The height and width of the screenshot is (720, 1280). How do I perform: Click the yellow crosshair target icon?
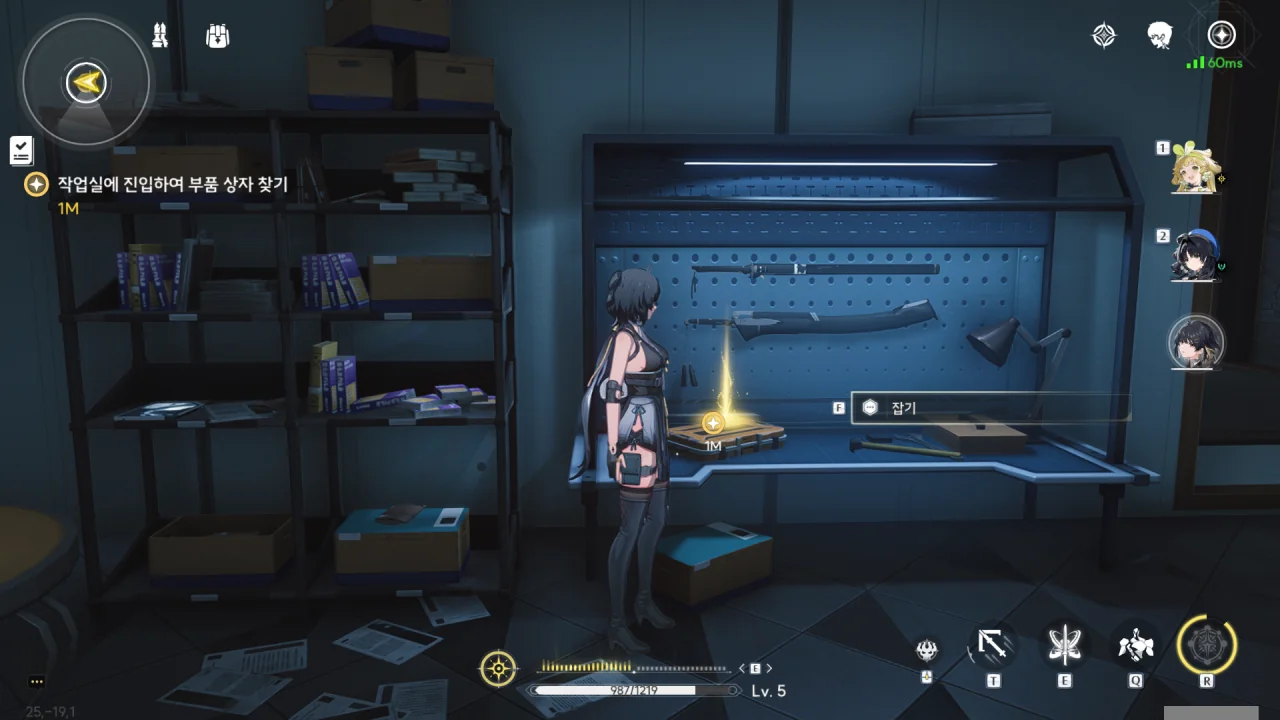coord(498,668)
